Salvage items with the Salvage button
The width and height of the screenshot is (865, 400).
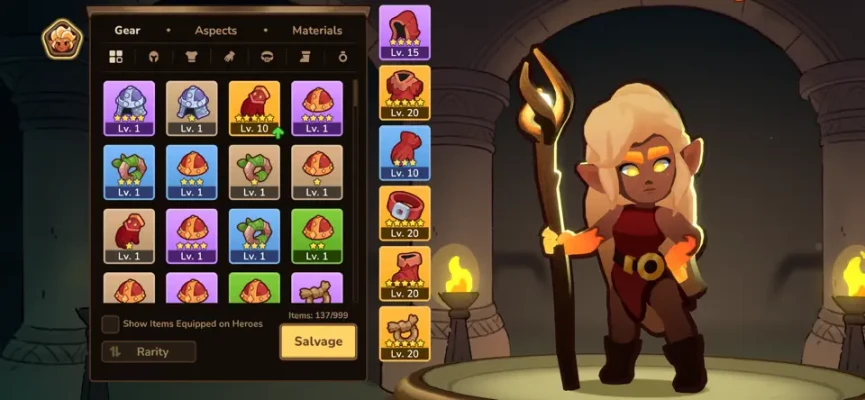318,341
